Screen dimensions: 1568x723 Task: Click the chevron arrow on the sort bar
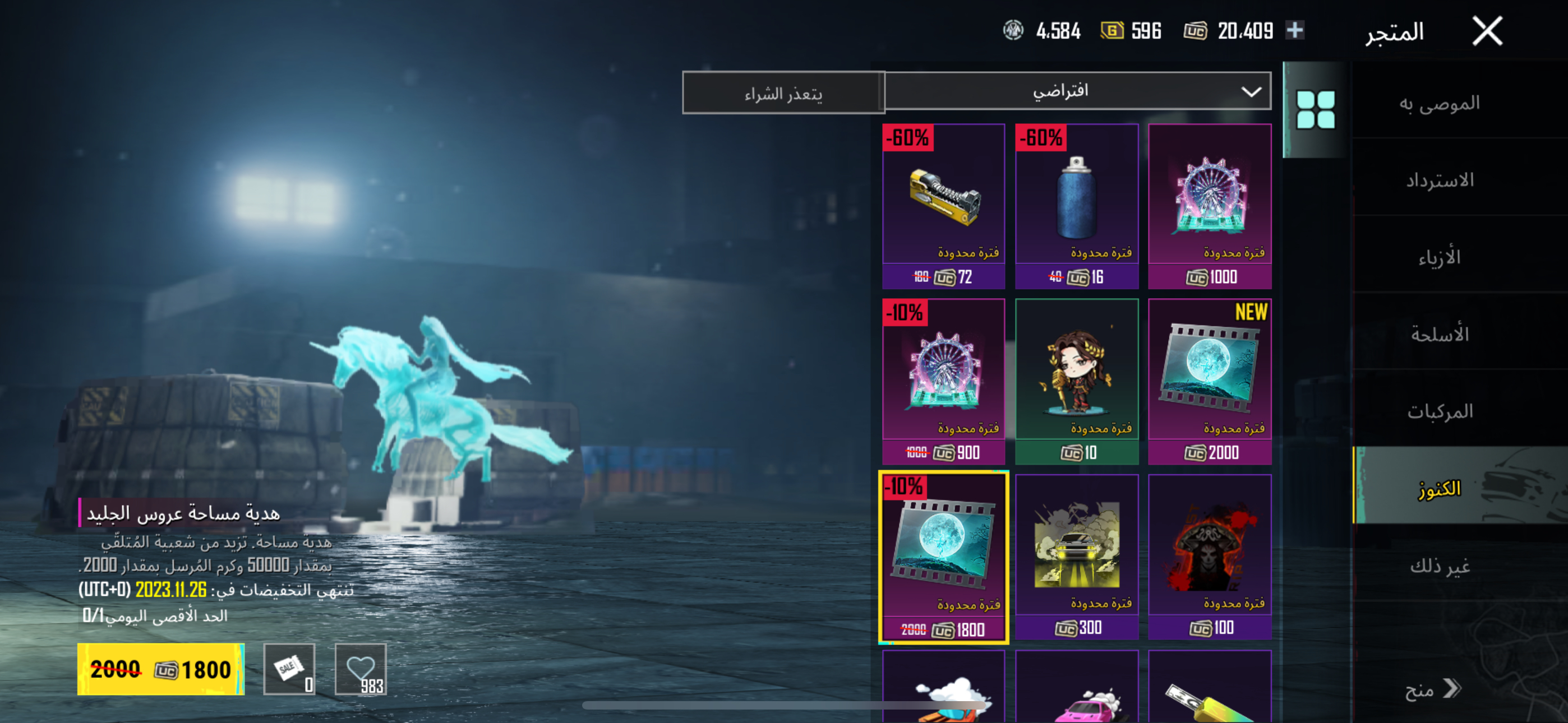[1249, 92]
